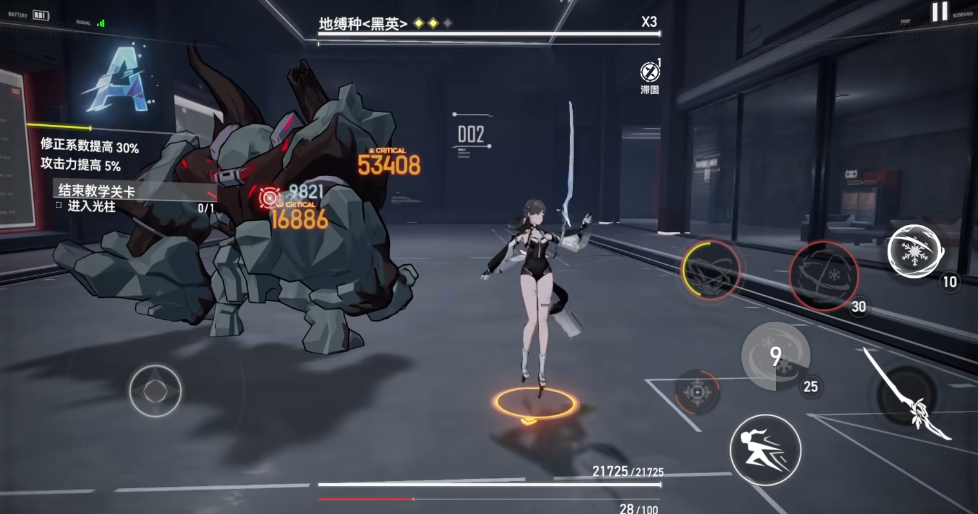Toggle the crosshair target lock icon
978x514 pixels.
tap(697, 391)
